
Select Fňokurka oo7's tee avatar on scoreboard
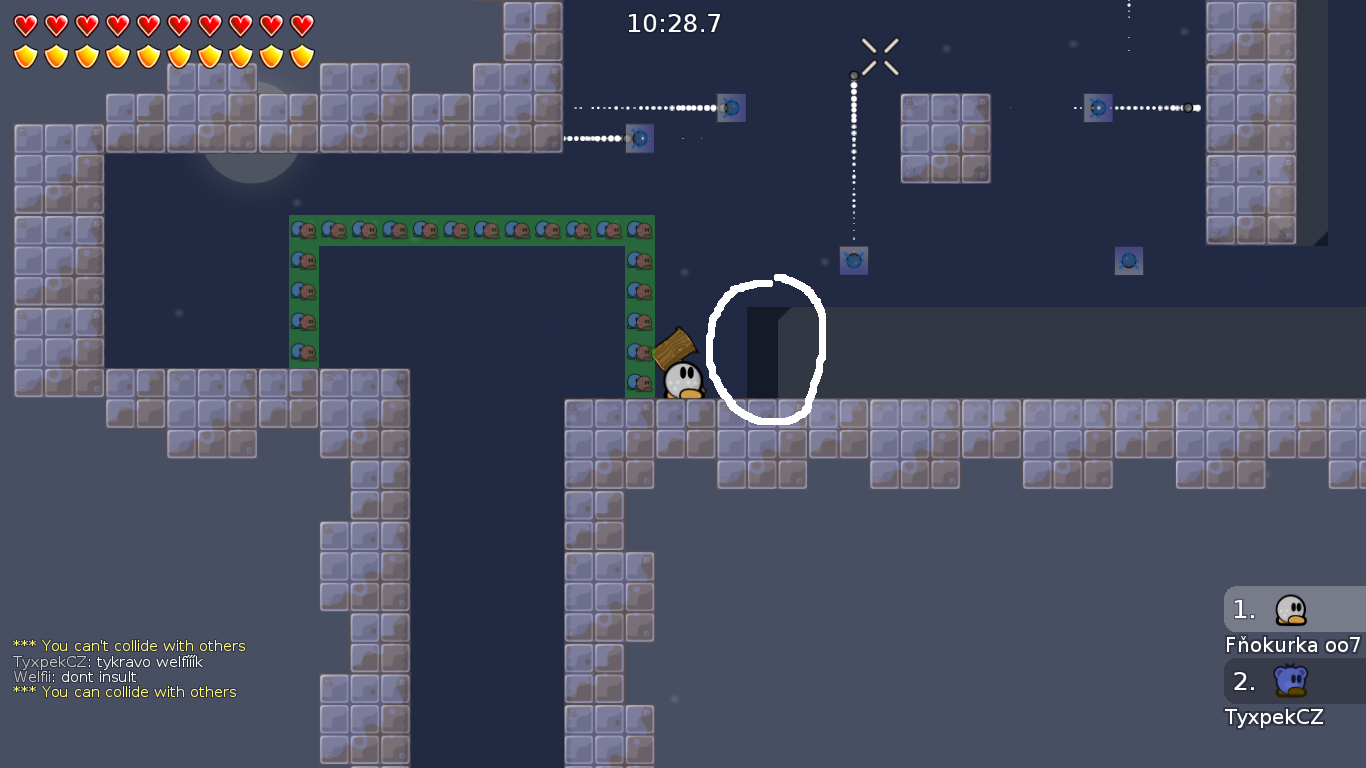pyautogui.click(x=1290, y=609)
